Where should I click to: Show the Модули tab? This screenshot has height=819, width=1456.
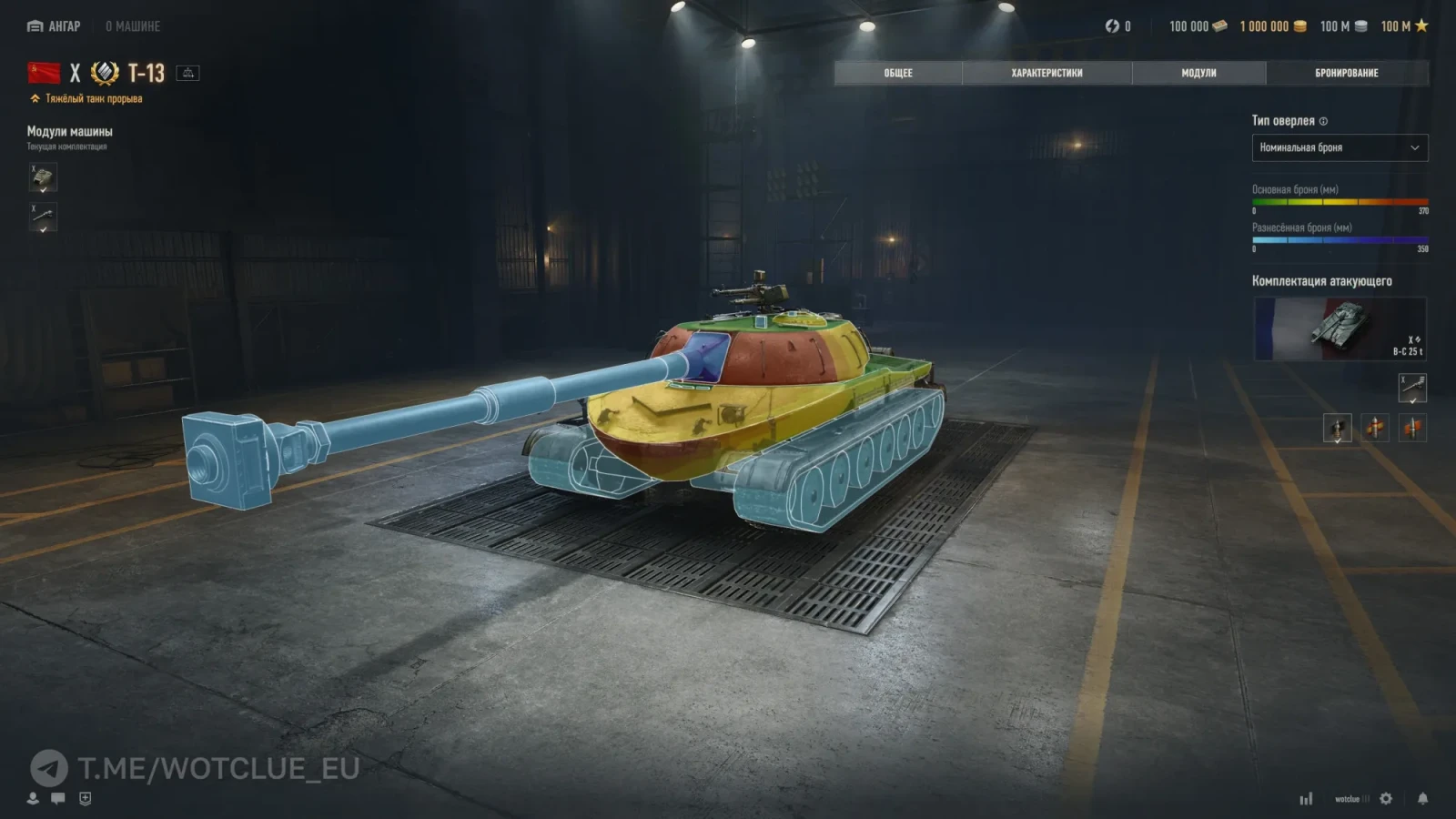(x=1198, y=73)
